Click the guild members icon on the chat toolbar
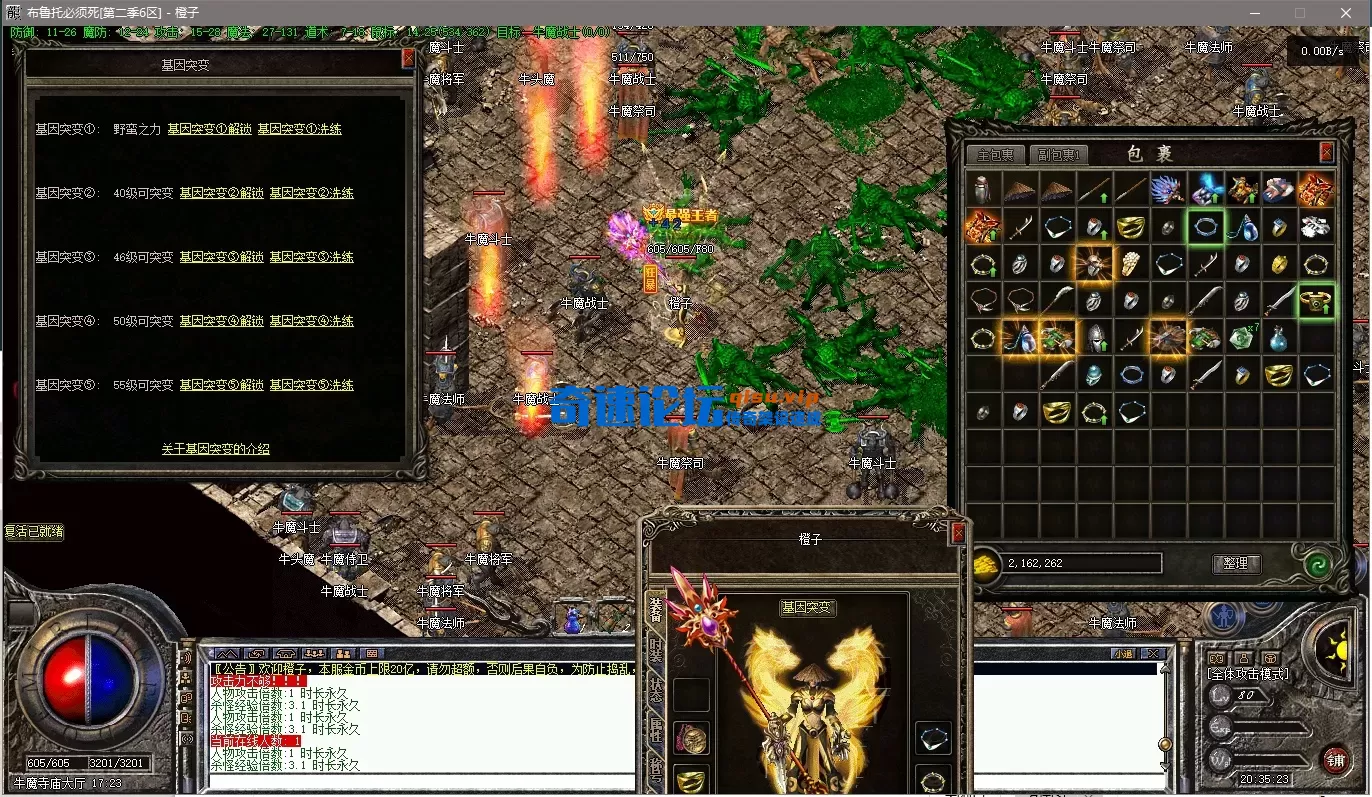The width and height of the screenshot is (1372, 797). pos(315,654)
